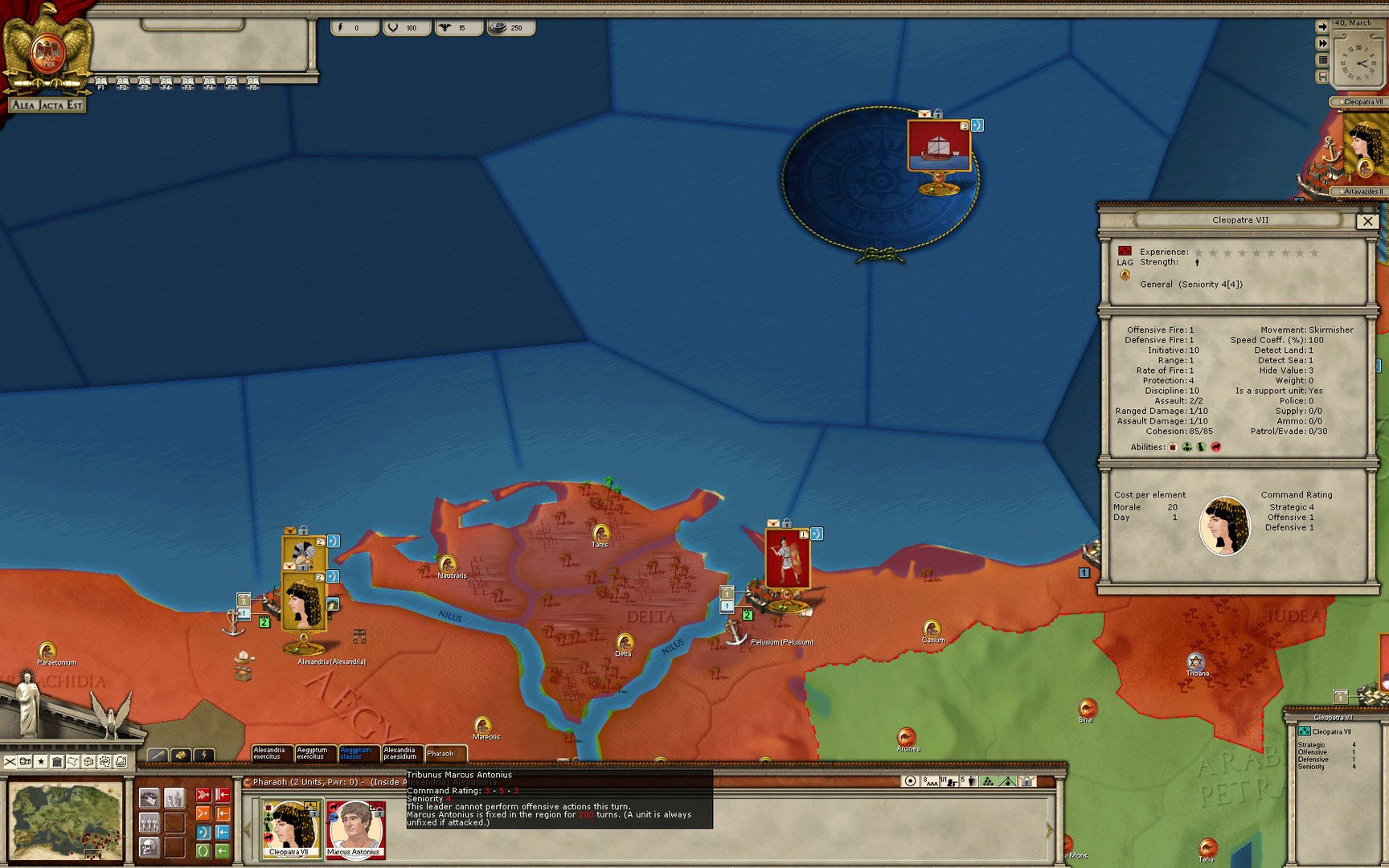The image size is (1389, 868).
Task: Select the End Turn arrow icon
Action: point(1323,27)
